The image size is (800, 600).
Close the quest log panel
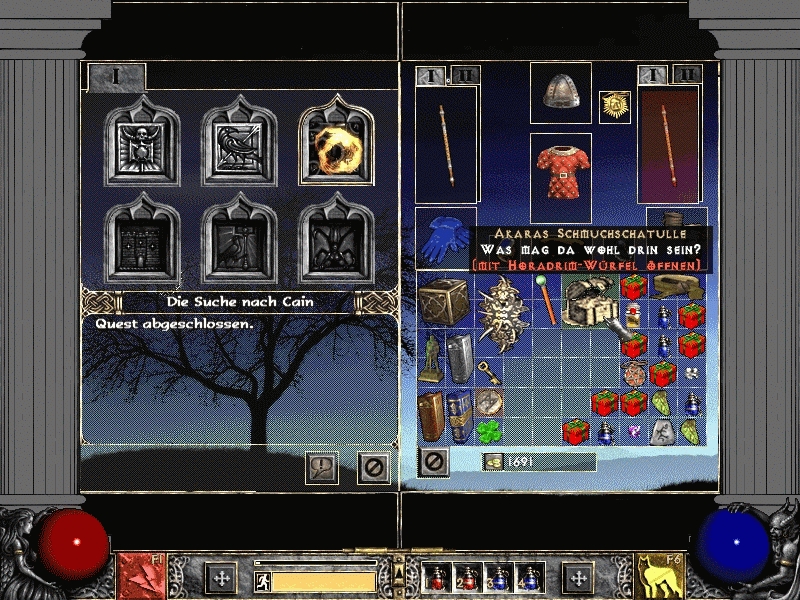click(374, 467)
